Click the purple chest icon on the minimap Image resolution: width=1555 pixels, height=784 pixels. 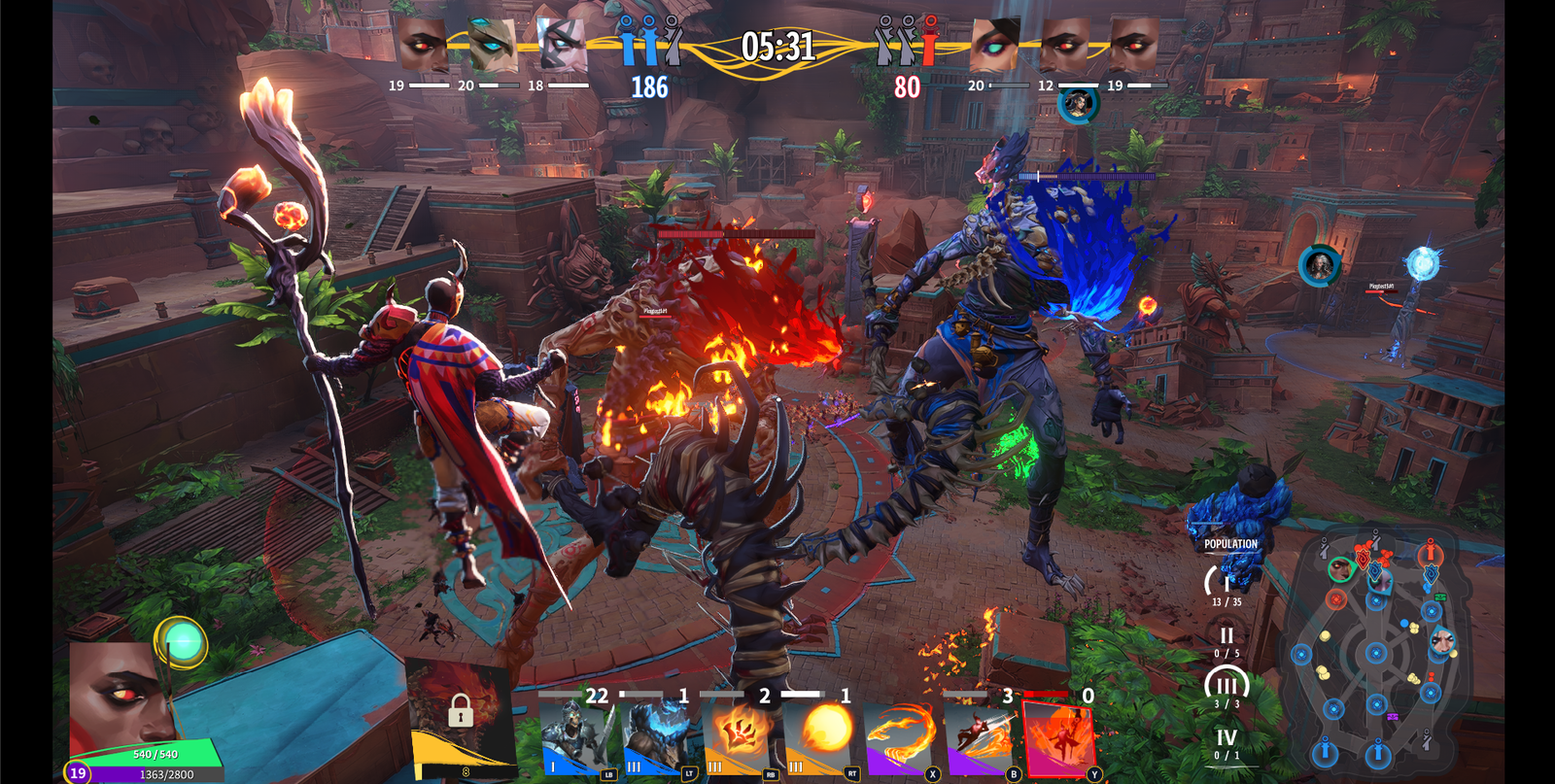click(1393, 716)
